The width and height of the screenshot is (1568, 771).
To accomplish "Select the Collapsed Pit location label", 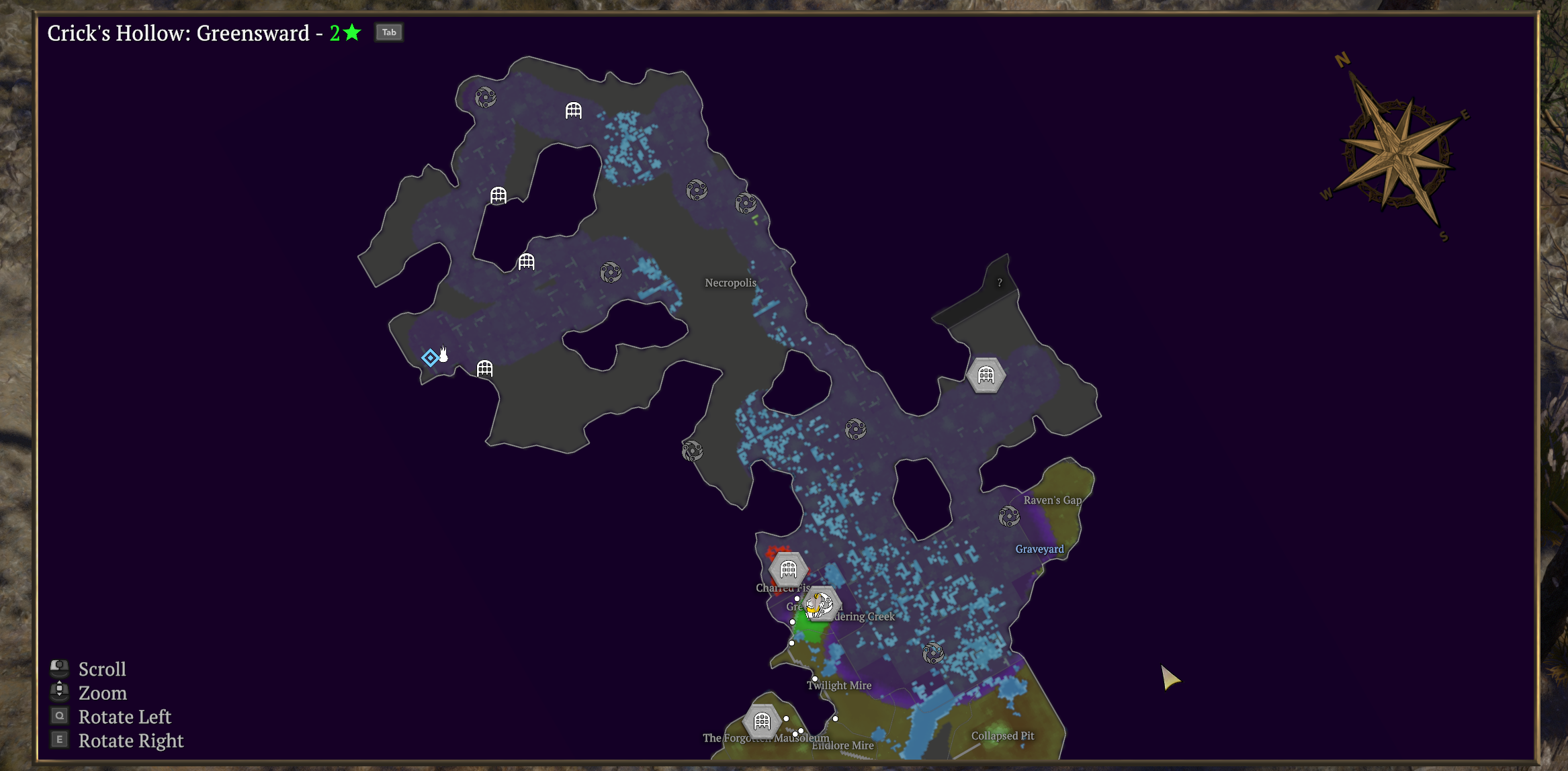I will point(1002,736).
